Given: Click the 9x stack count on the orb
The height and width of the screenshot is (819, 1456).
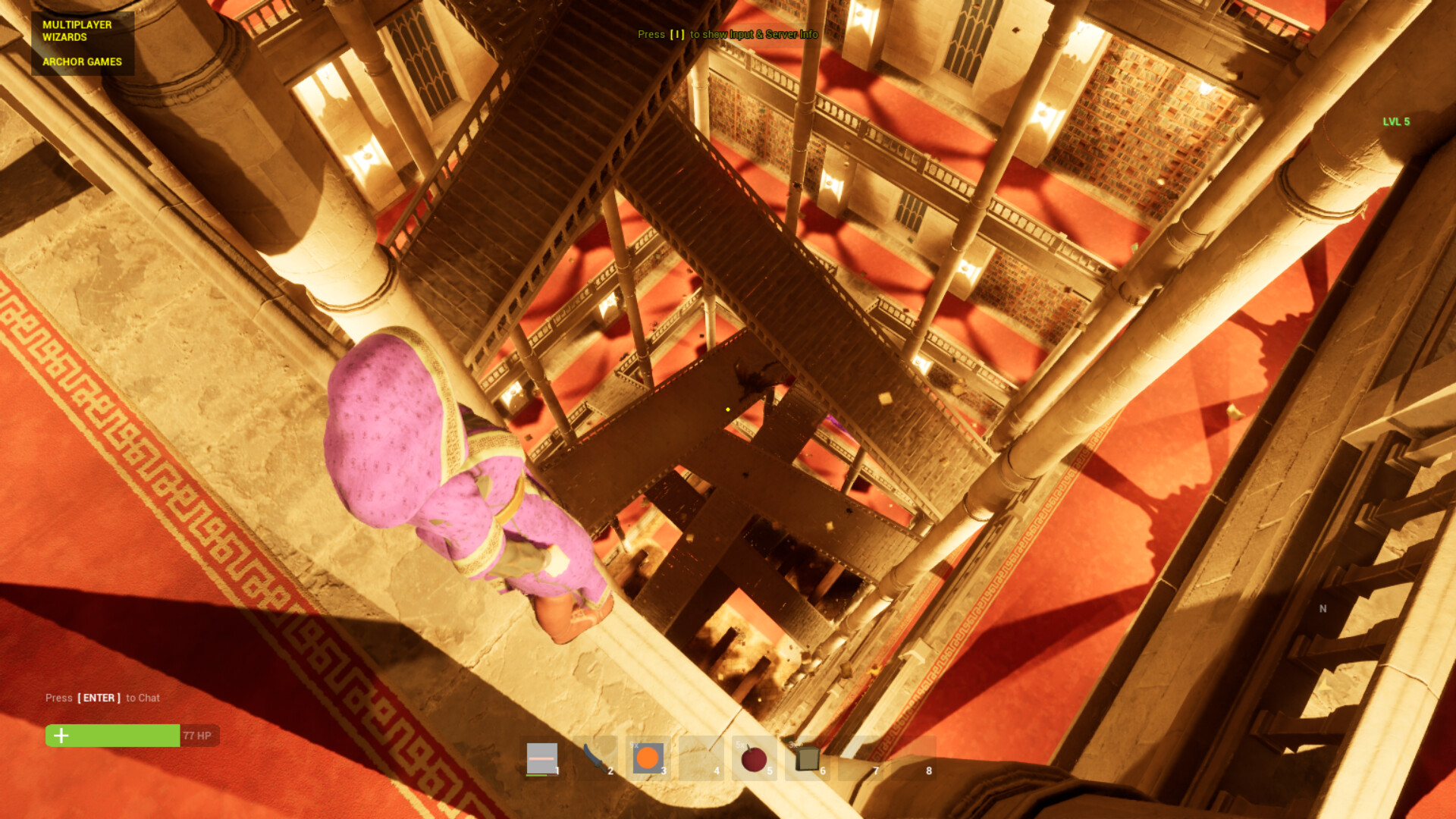Looking at the screenshot, I should pos(634,746).
